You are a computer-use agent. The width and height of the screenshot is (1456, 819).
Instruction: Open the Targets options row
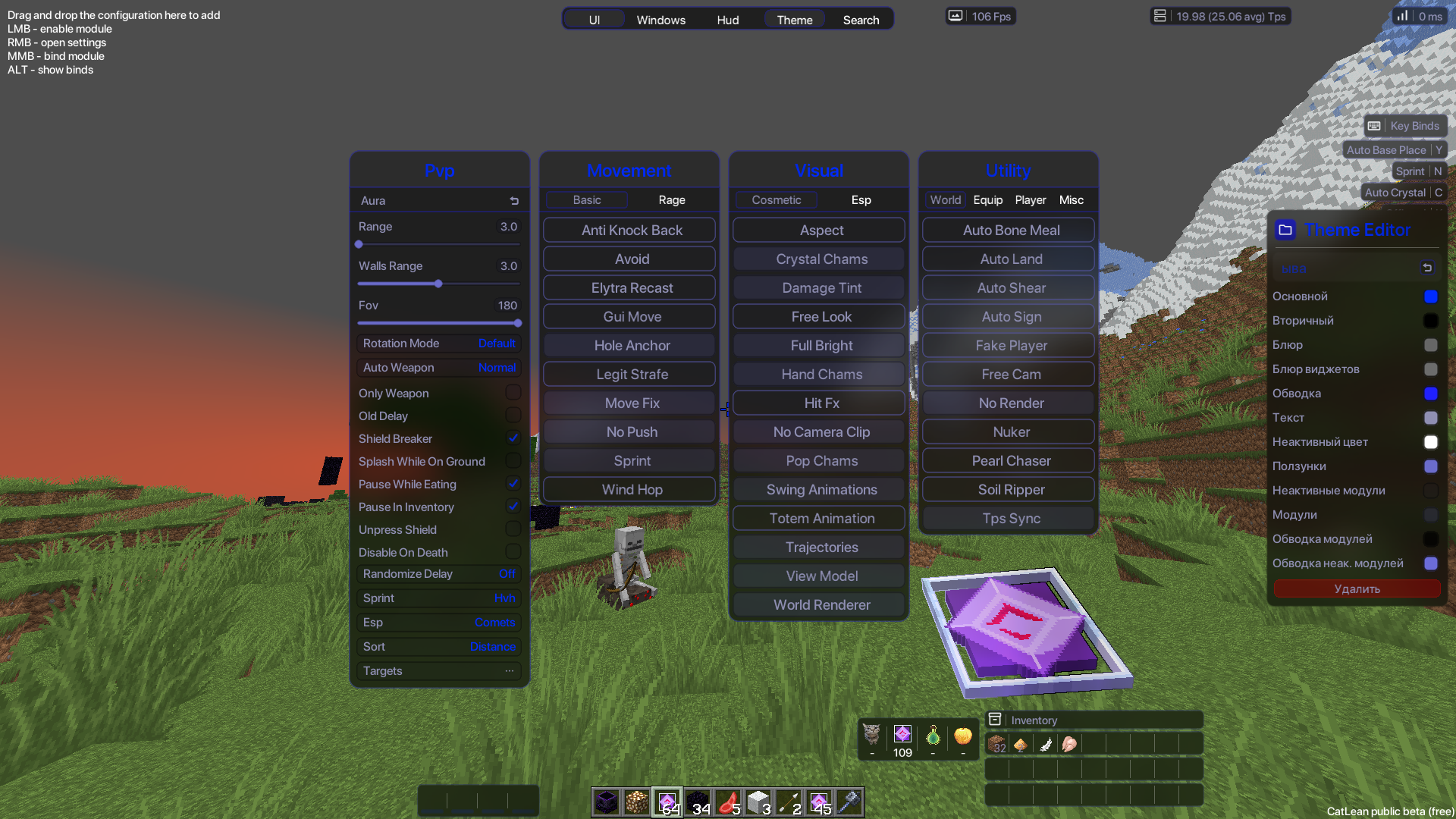click(x=439, y=670)
